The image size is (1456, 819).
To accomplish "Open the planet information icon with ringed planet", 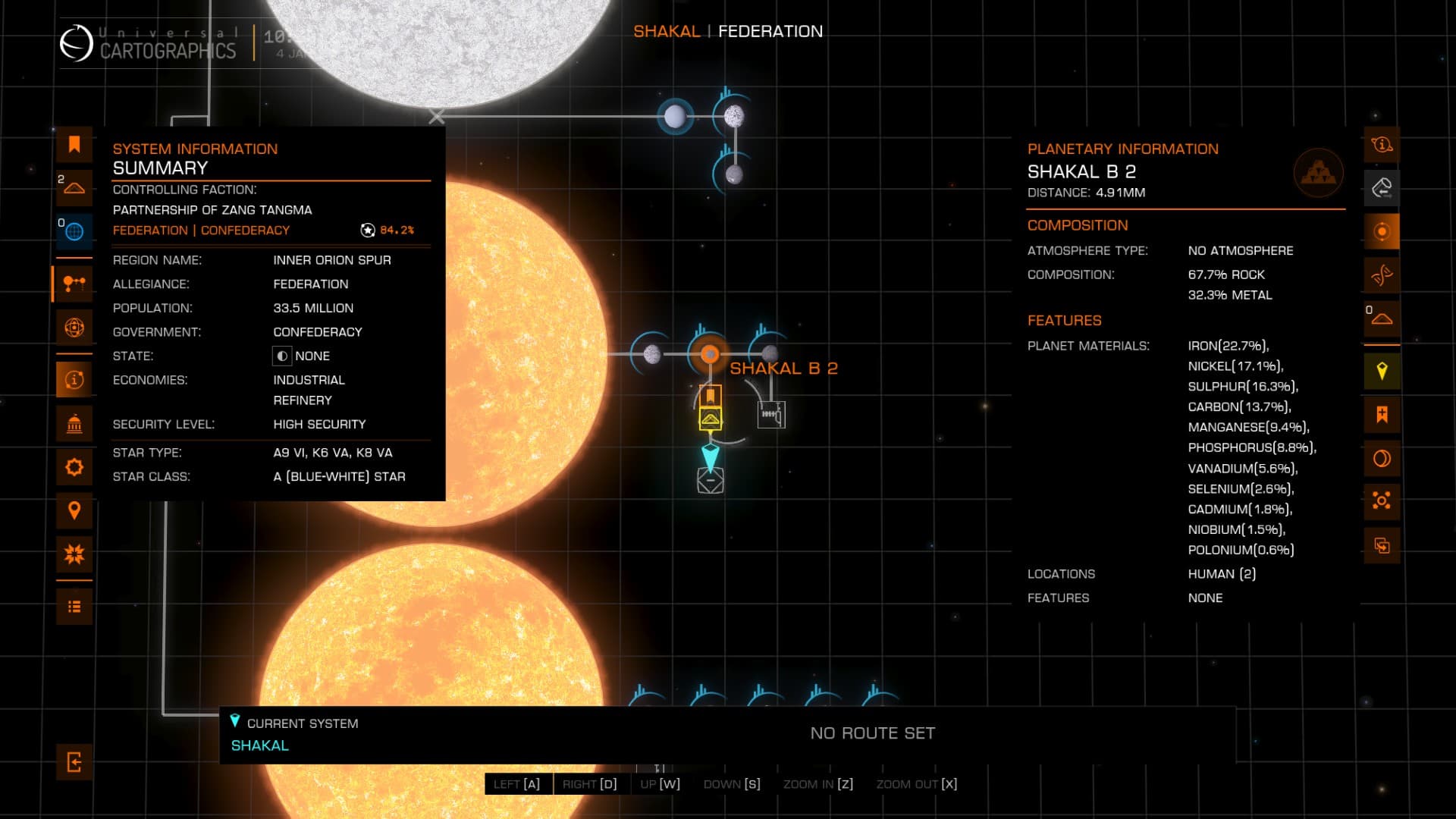I will (1382, 145).
